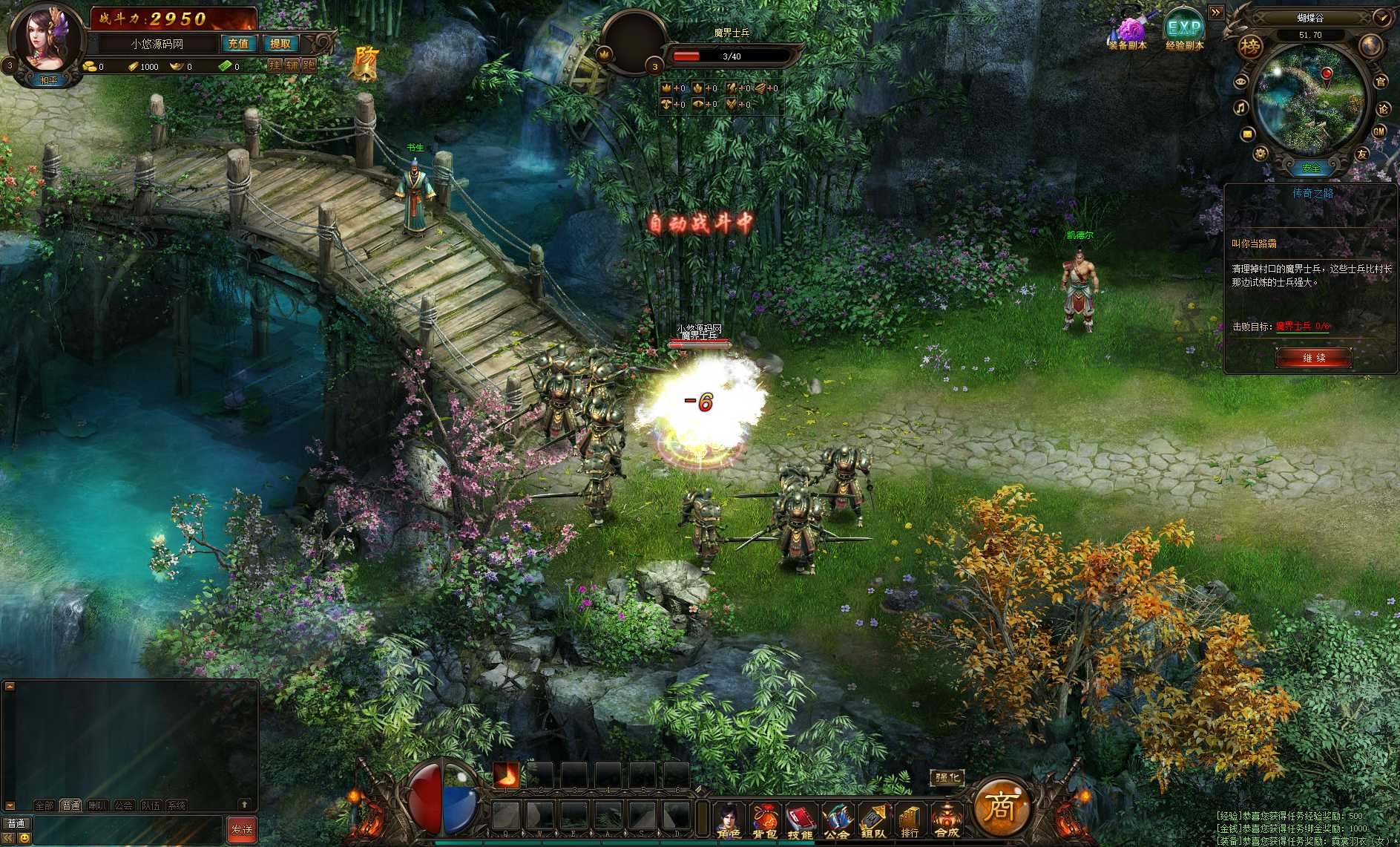1400x847 pixels.
Task: Activate the fire skill in hotbar slot 1
Action: (x=506, y=776)
